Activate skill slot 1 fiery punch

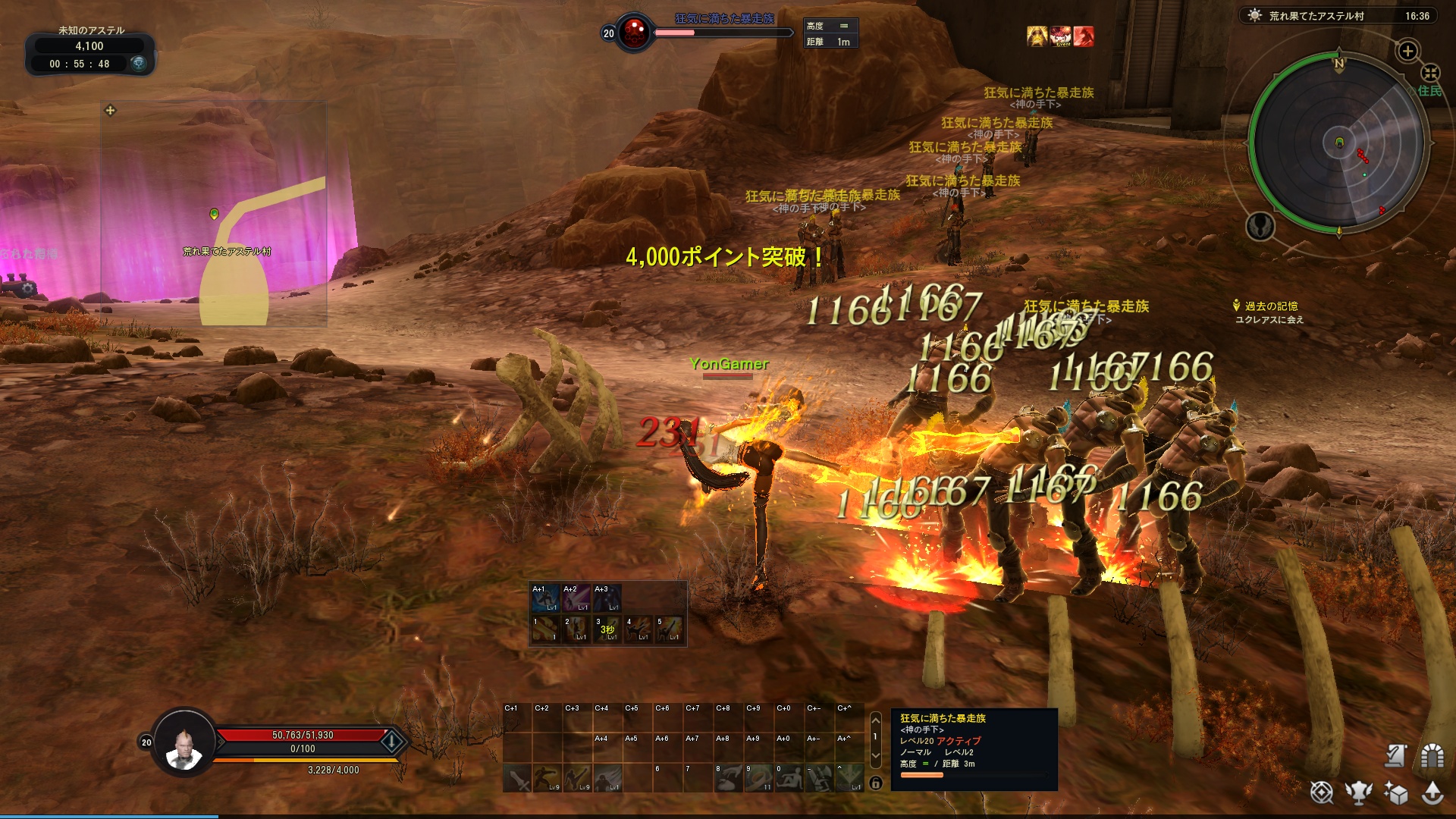tap(544, 629)
